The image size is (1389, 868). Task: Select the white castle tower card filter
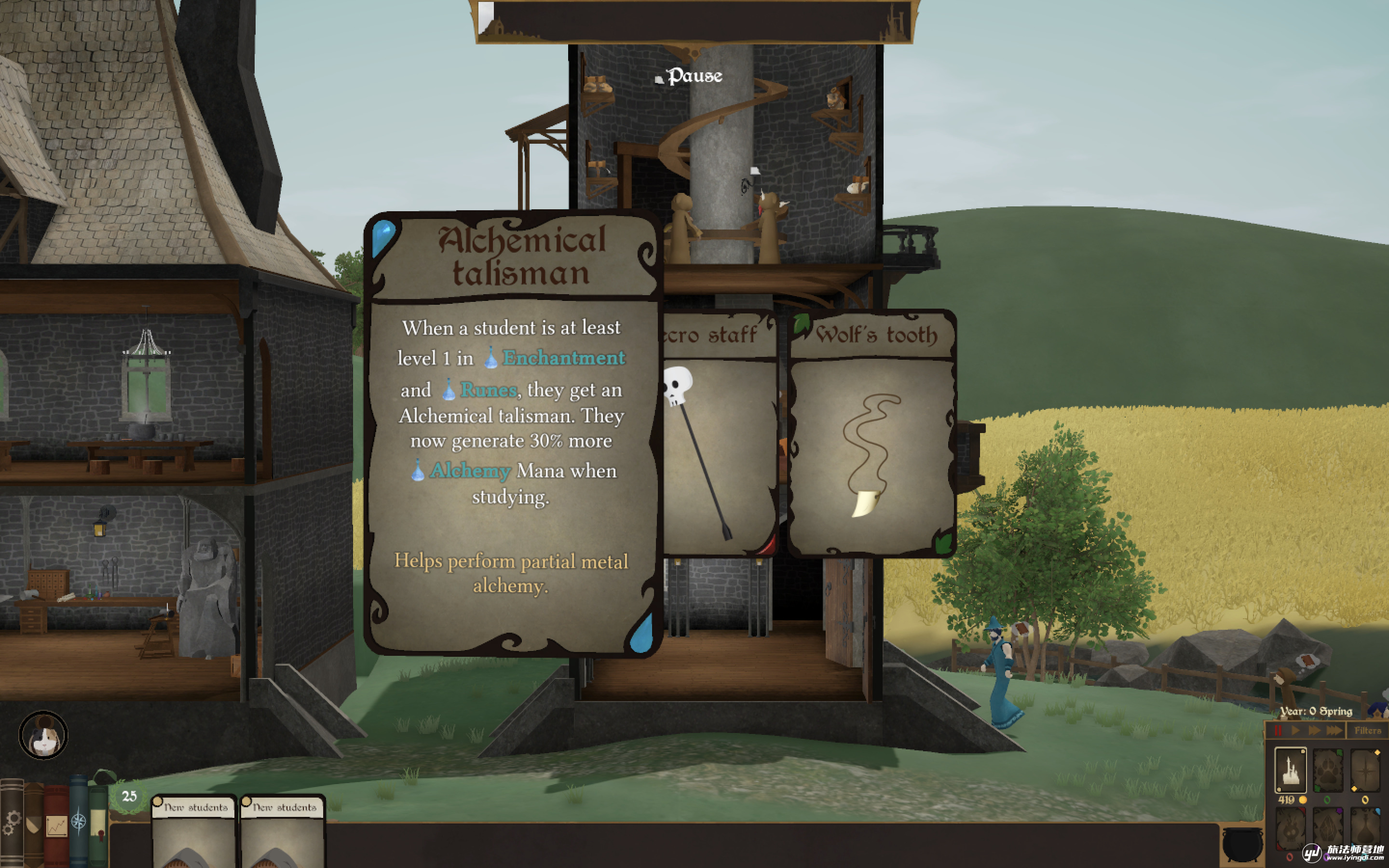tap(1290, 770)
